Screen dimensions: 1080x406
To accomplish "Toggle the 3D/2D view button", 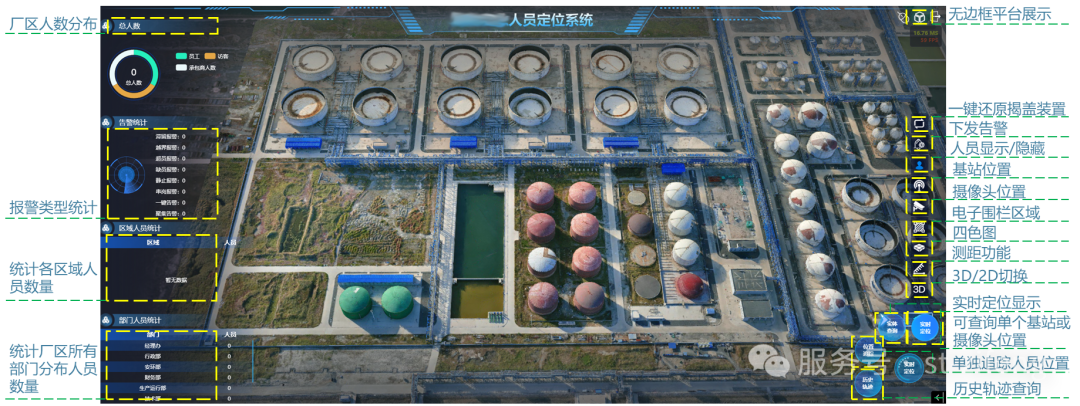I will pyautogui.click(x=920, y=290).
